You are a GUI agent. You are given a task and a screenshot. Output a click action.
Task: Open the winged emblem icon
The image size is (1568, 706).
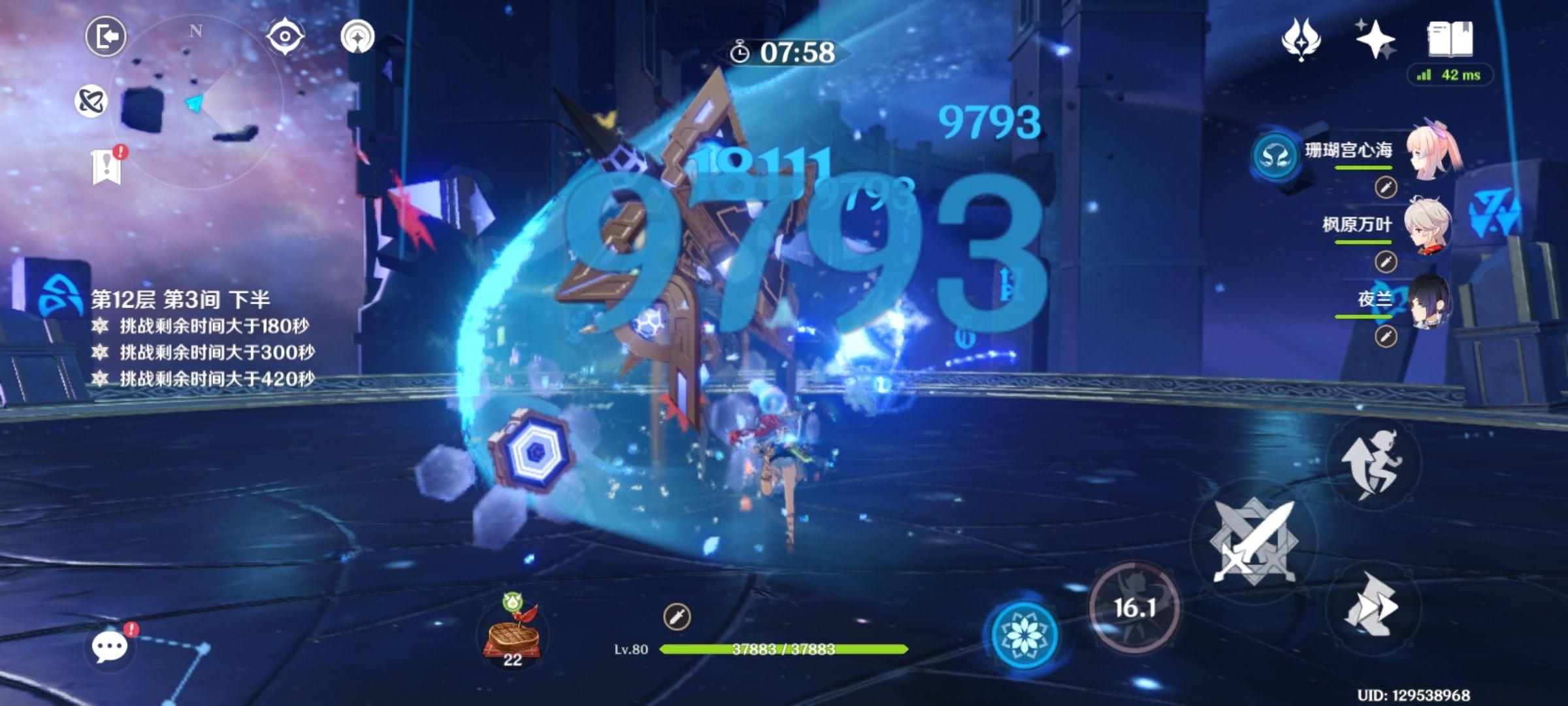coord(1301,39)
